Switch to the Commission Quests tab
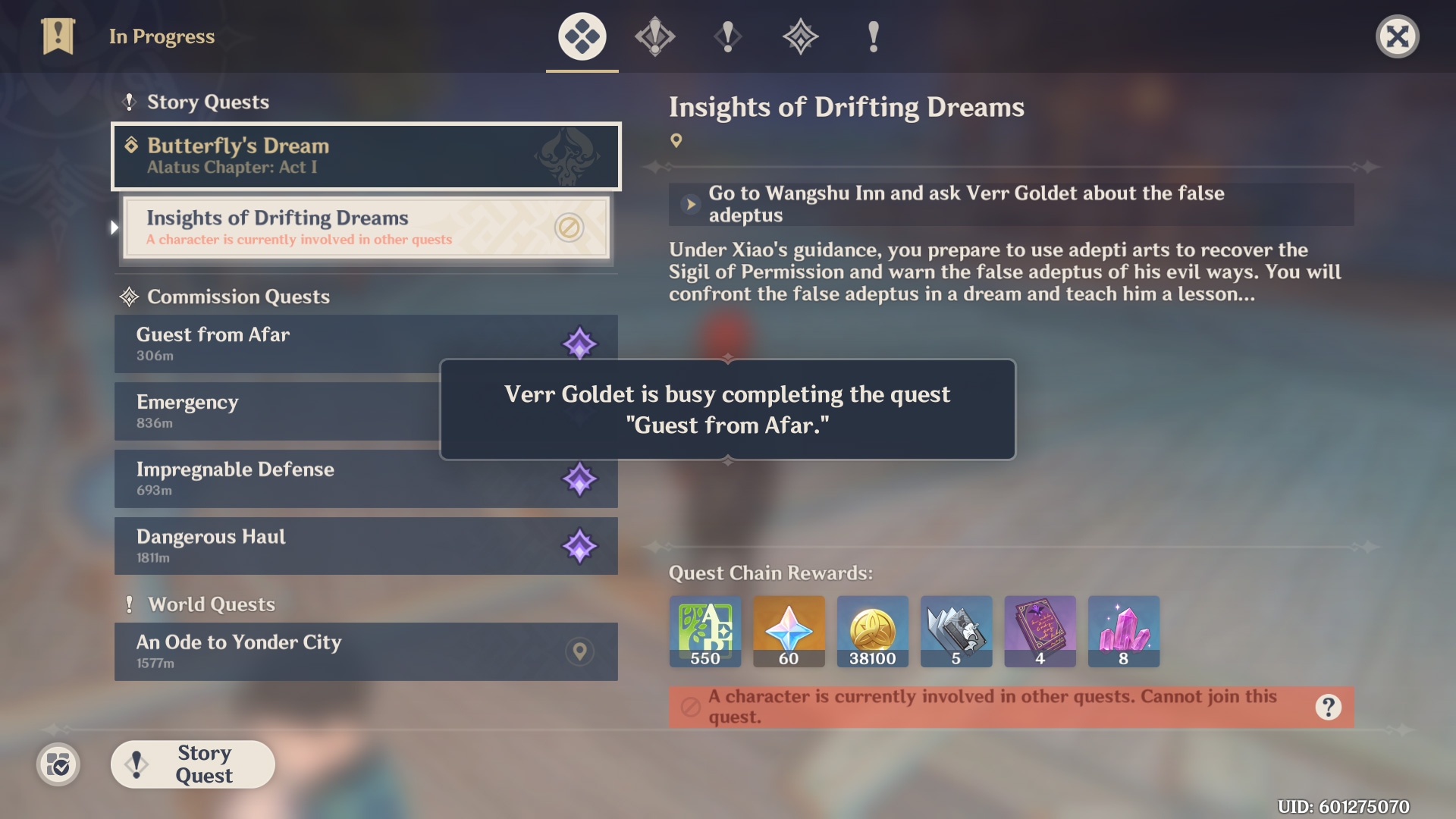This screenshot has height=819, width=1456. (801, 36)
